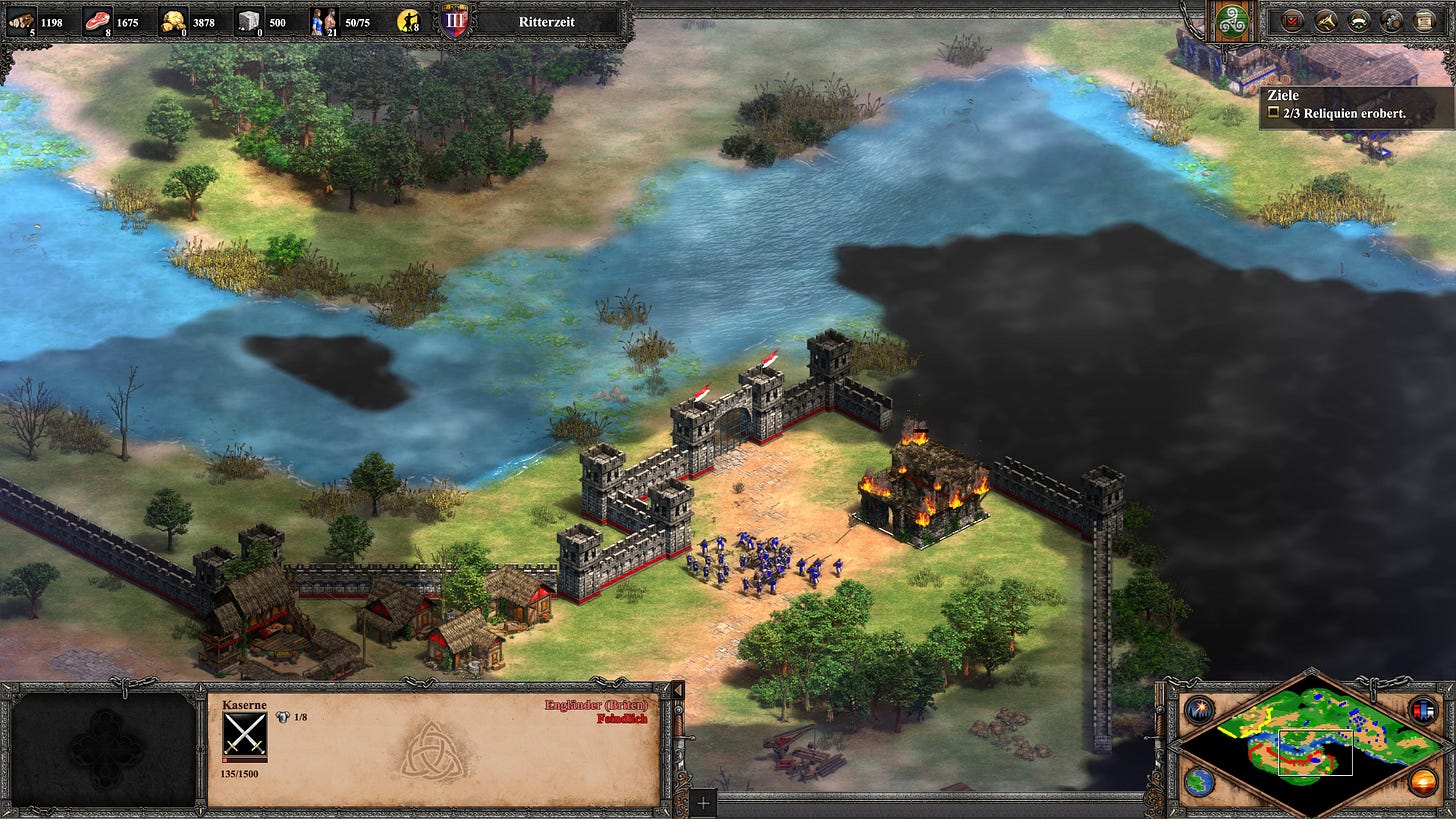Open chat via the golden horn icon

coord(1326,20)
